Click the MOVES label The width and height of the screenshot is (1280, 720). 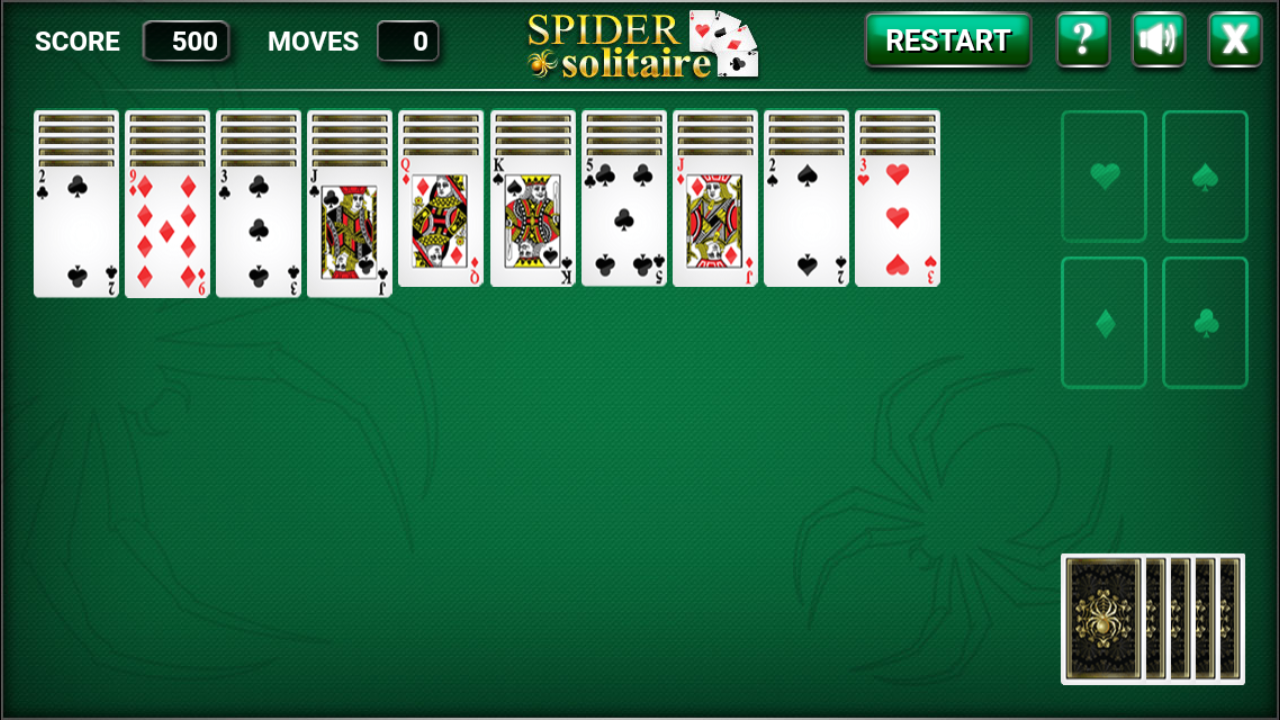pyautogui.click(x=312, y=41)
